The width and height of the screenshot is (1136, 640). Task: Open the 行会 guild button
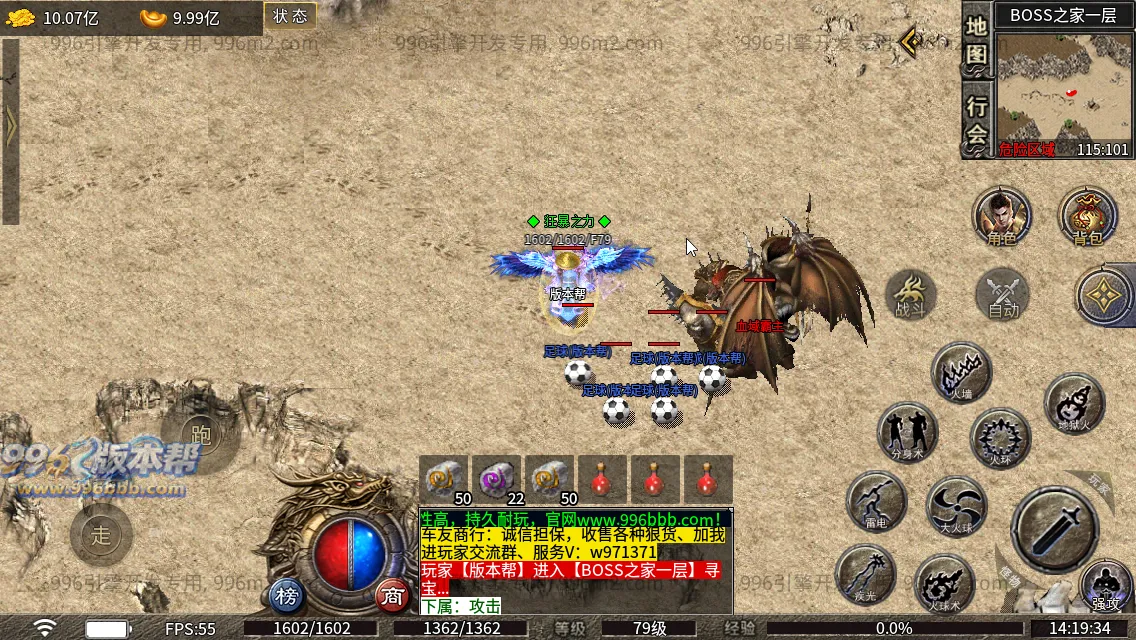pos(977,120)
